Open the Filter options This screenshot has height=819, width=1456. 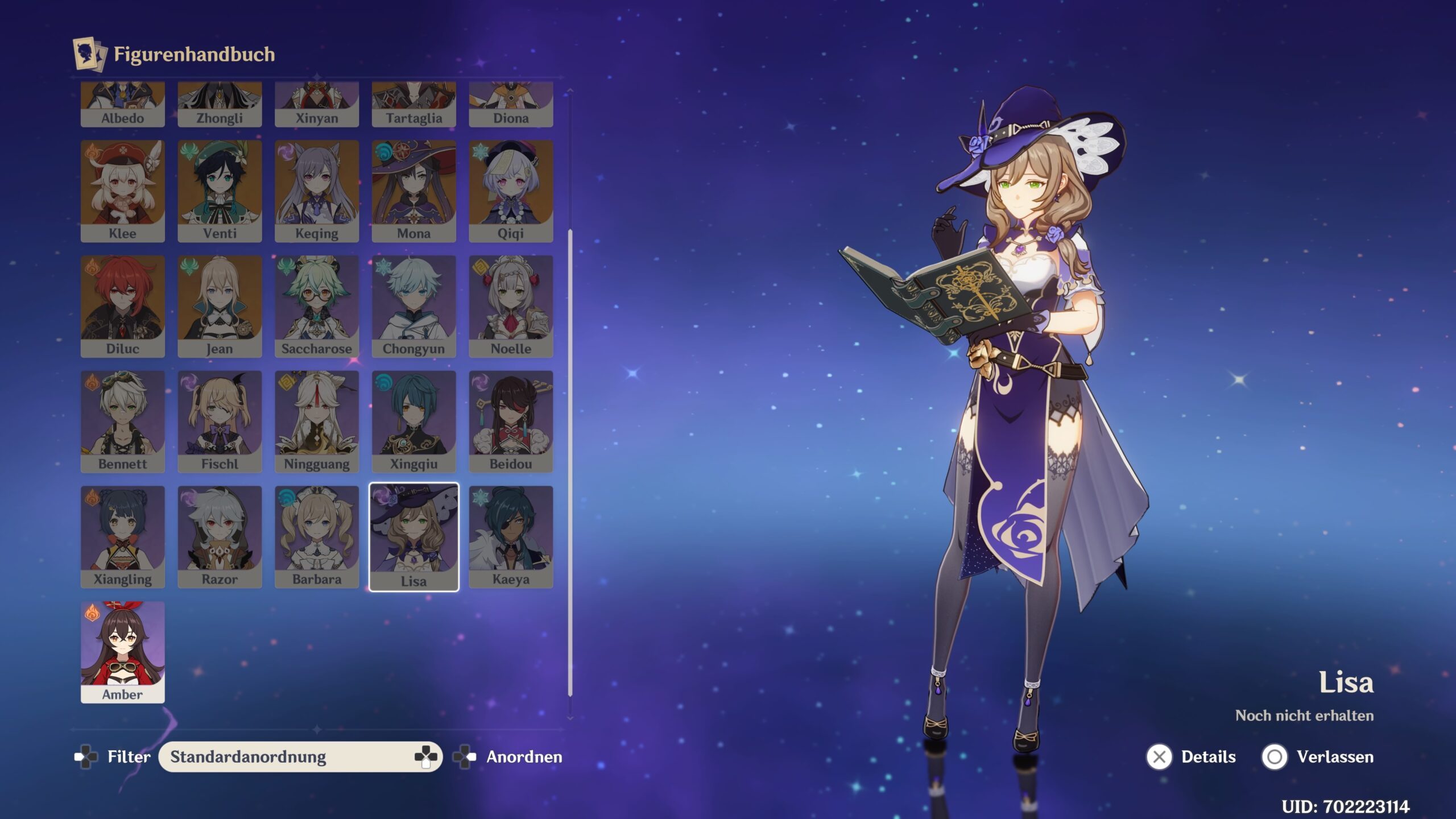(x=113, y=756)
